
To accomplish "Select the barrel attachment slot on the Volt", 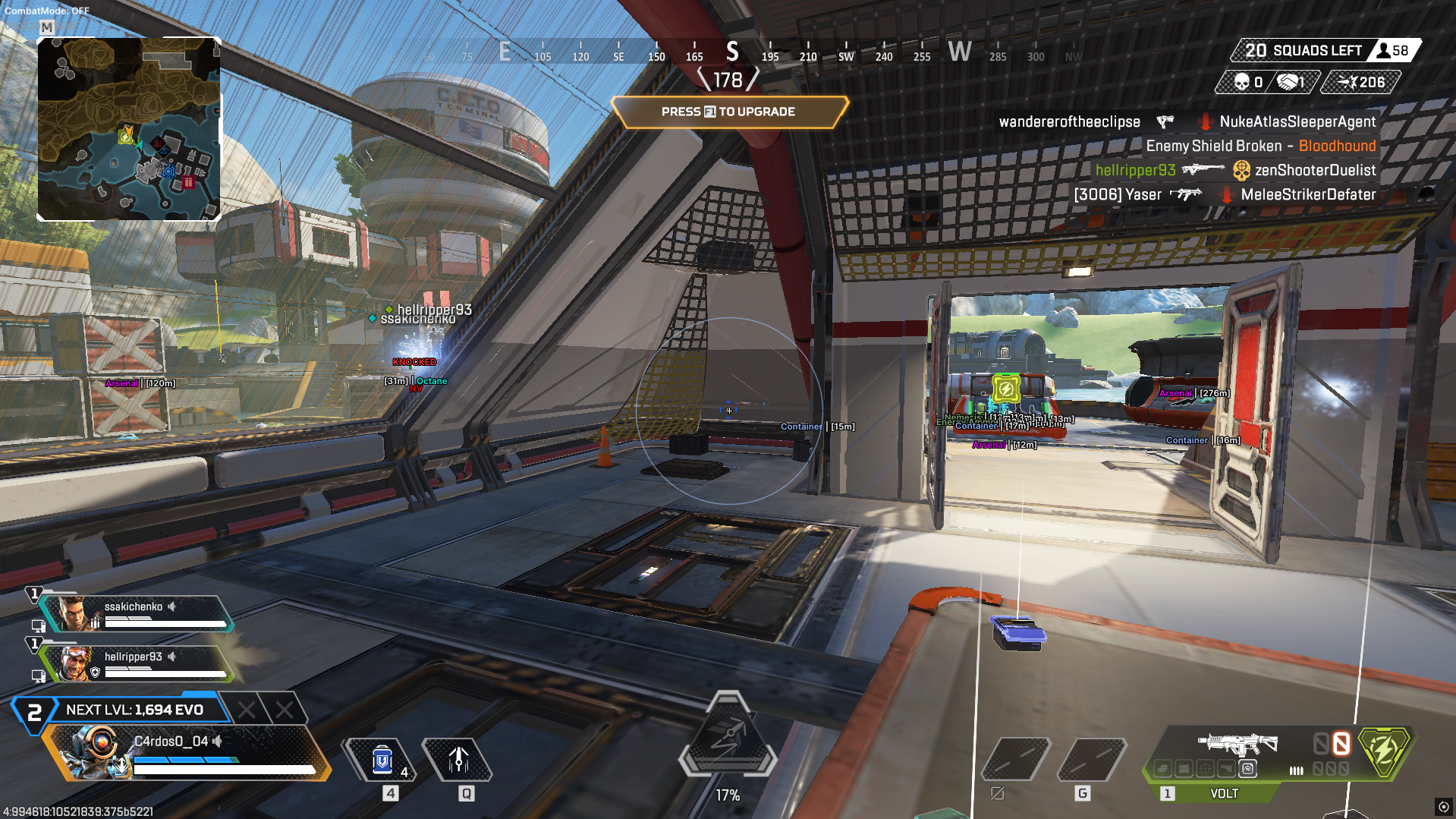I will point(1163,768).
